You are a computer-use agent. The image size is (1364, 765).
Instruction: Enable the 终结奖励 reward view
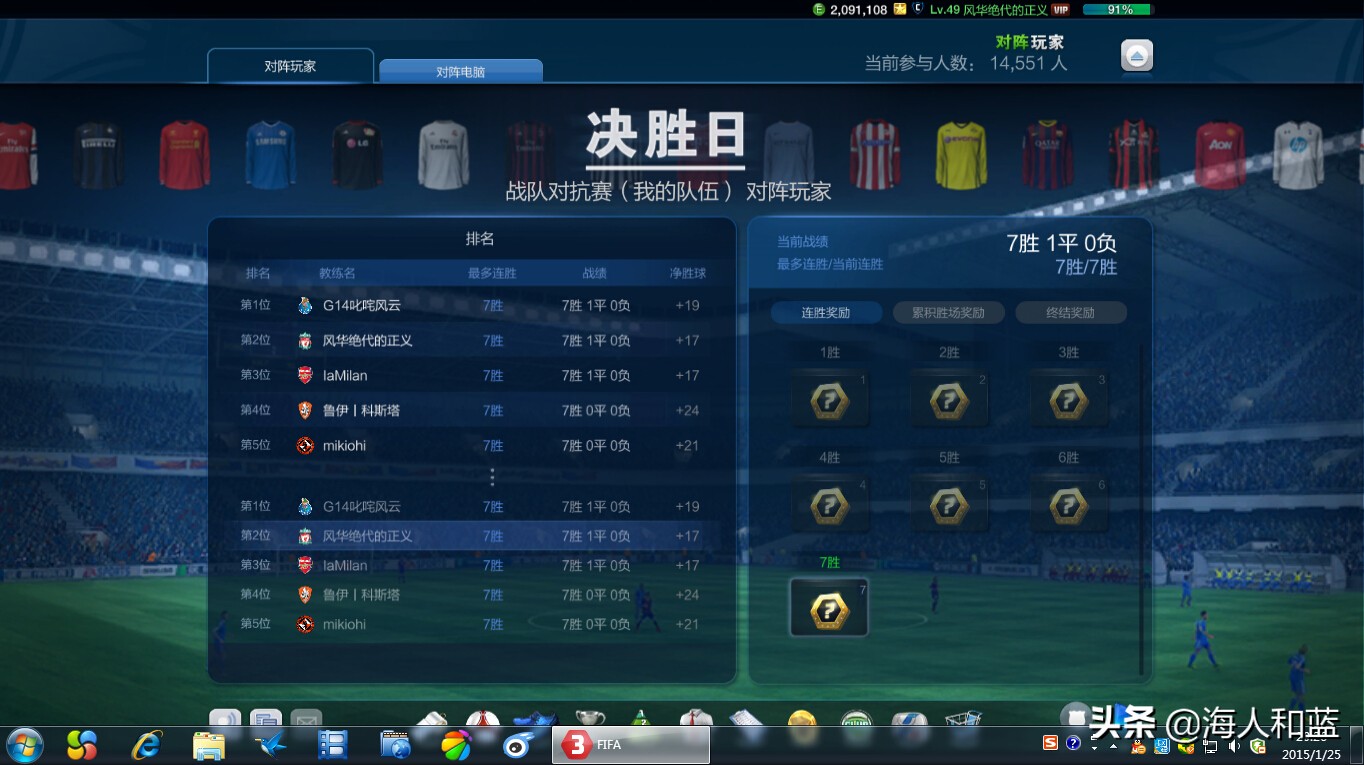(x=1071, y=312)
